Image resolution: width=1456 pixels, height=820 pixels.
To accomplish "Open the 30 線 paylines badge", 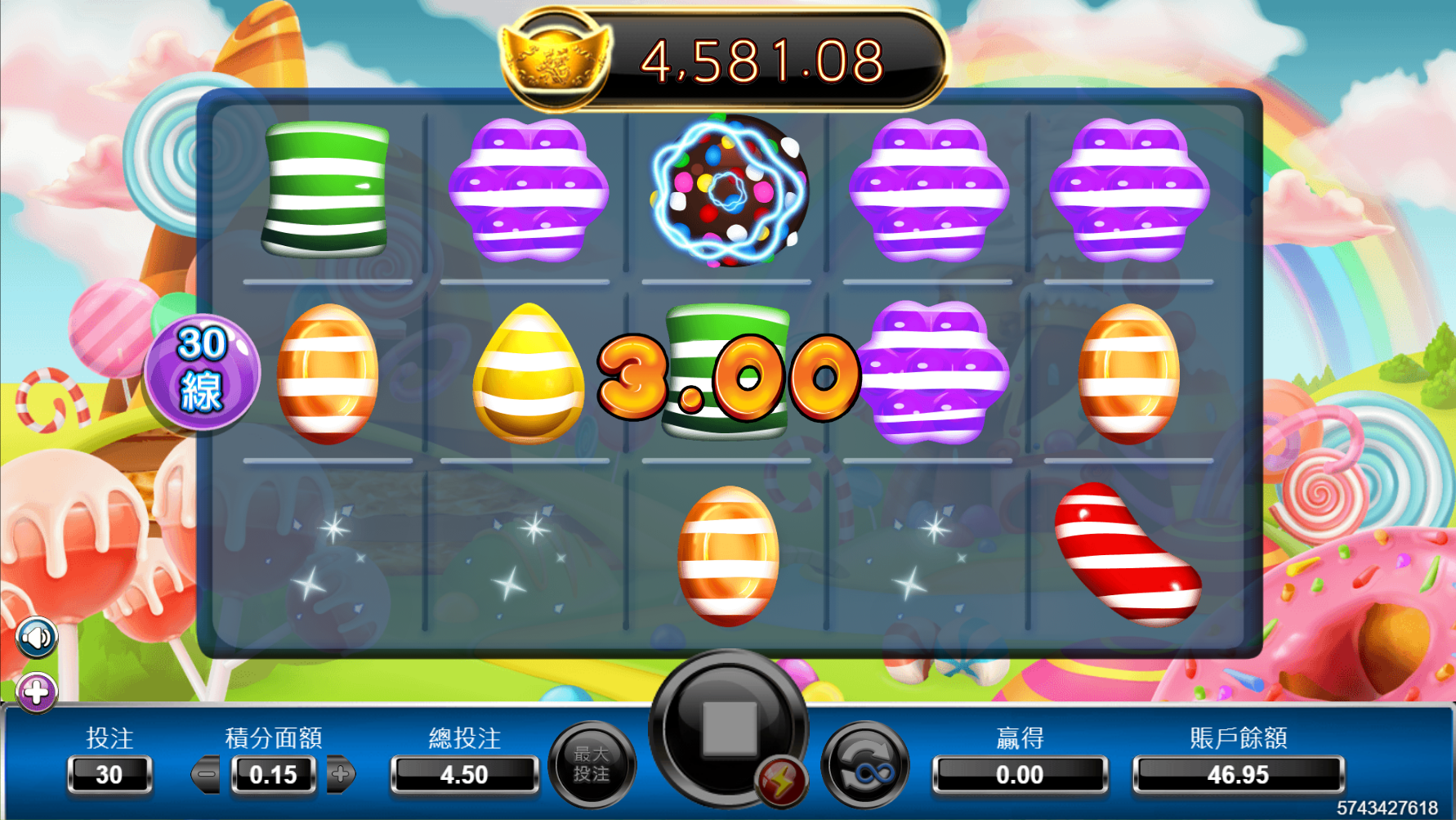I will (201, 372).
